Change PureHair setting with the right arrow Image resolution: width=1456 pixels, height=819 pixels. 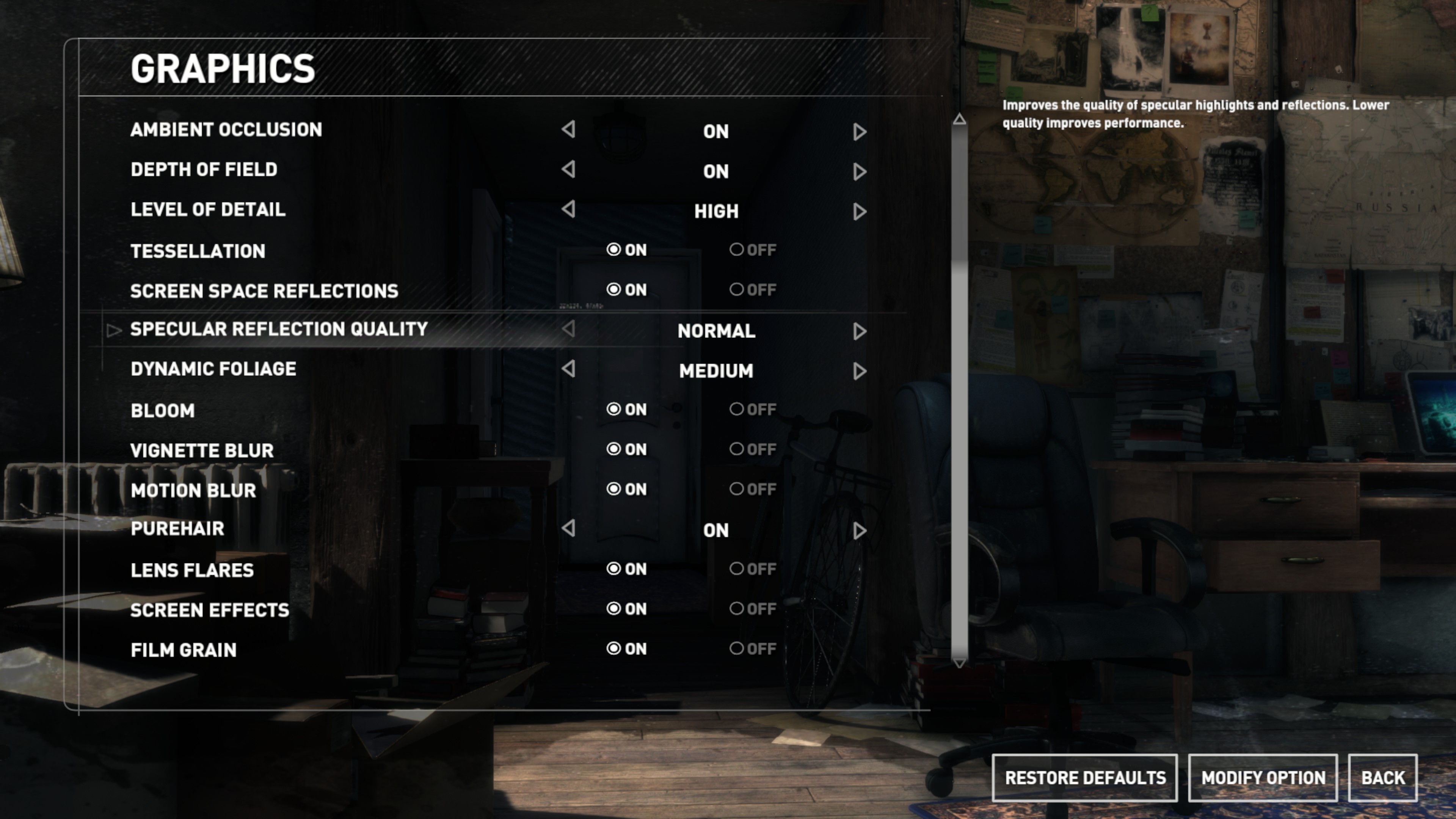860,530
